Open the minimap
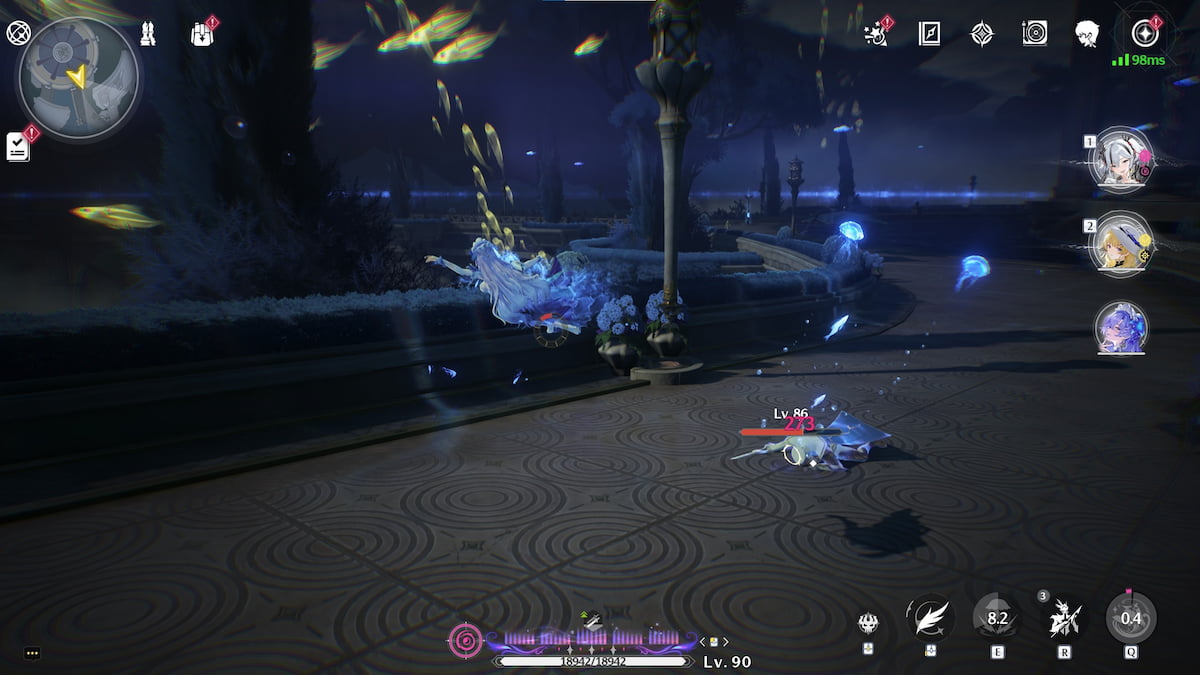This screenshot has height=675, width=1200. click(78, 80)
